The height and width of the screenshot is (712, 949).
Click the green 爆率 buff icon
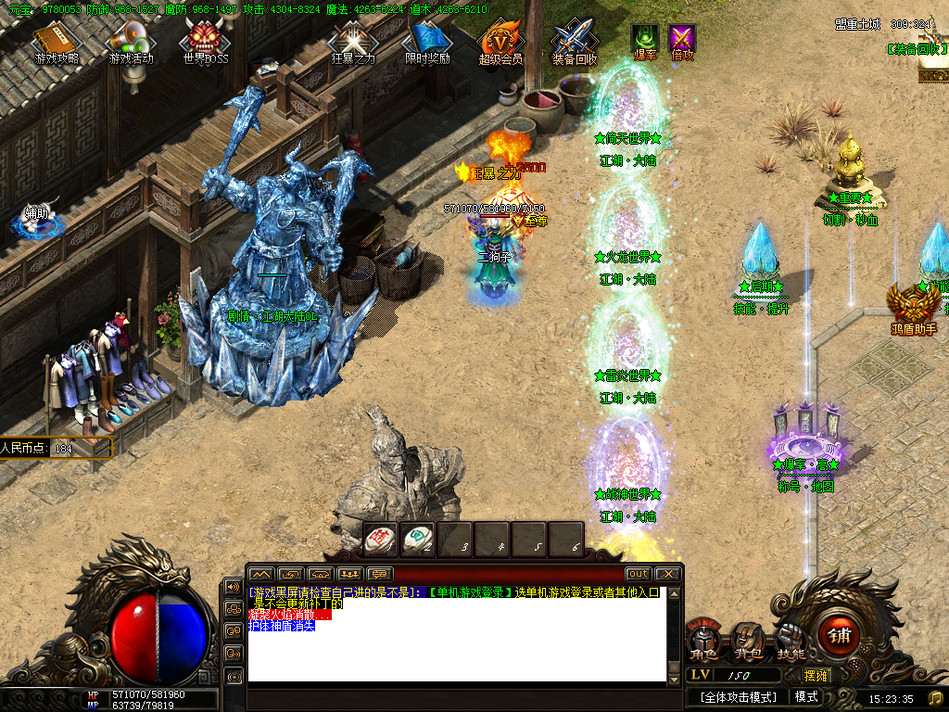click(x=644, y=40)
